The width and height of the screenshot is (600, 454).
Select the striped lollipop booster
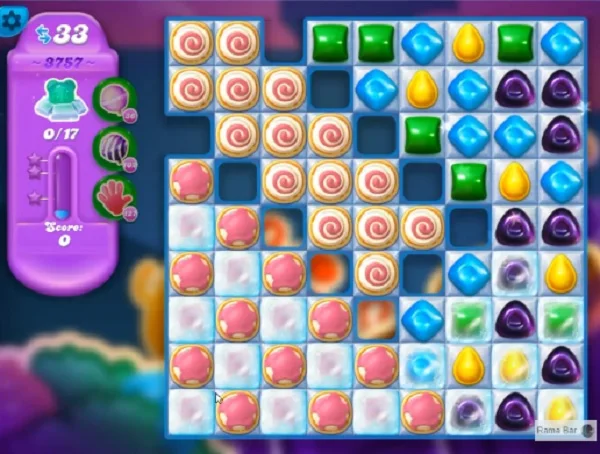click(x=111, y=147)
